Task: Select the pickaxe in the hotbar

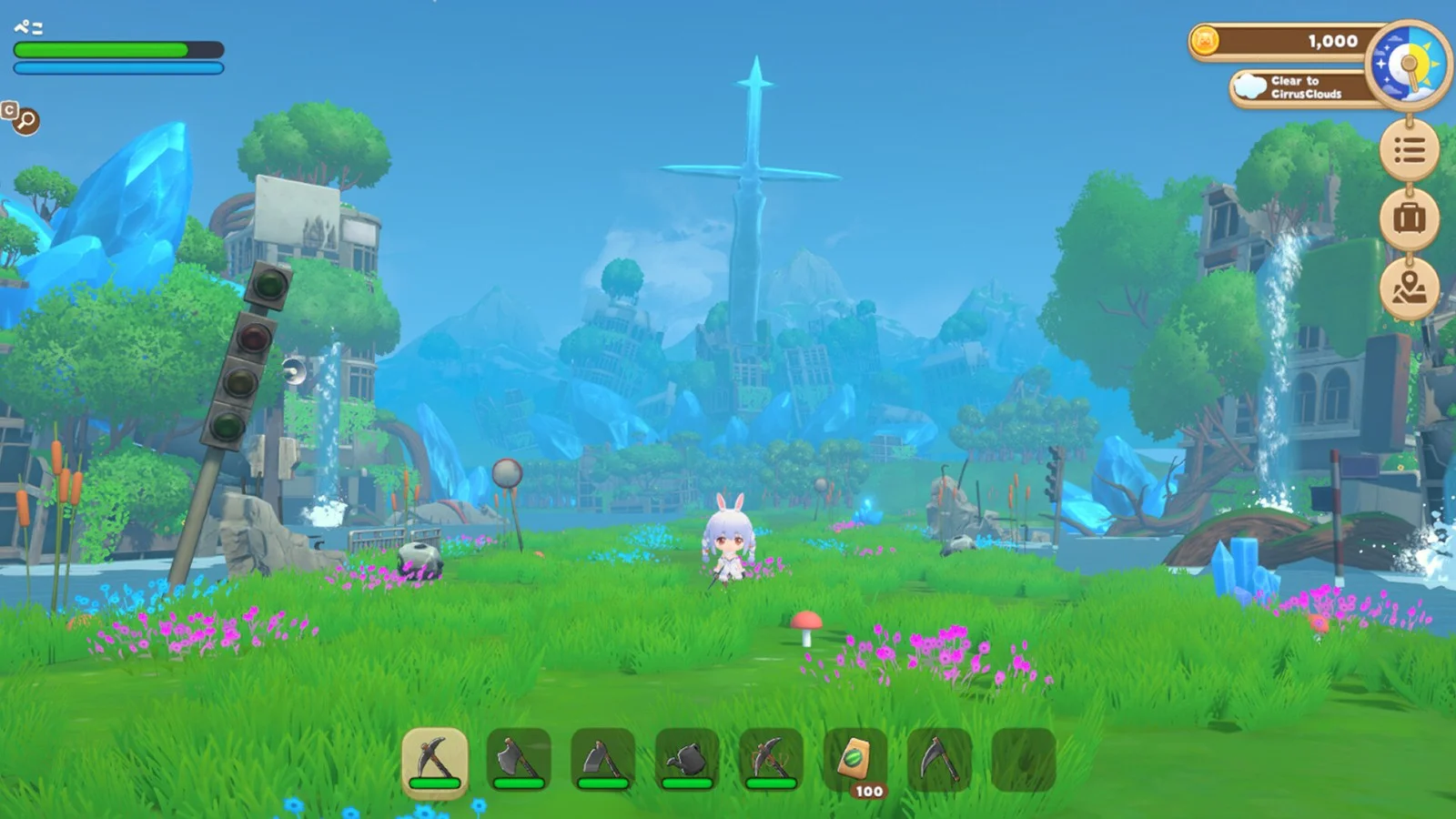Action: [x=436, y=763]
